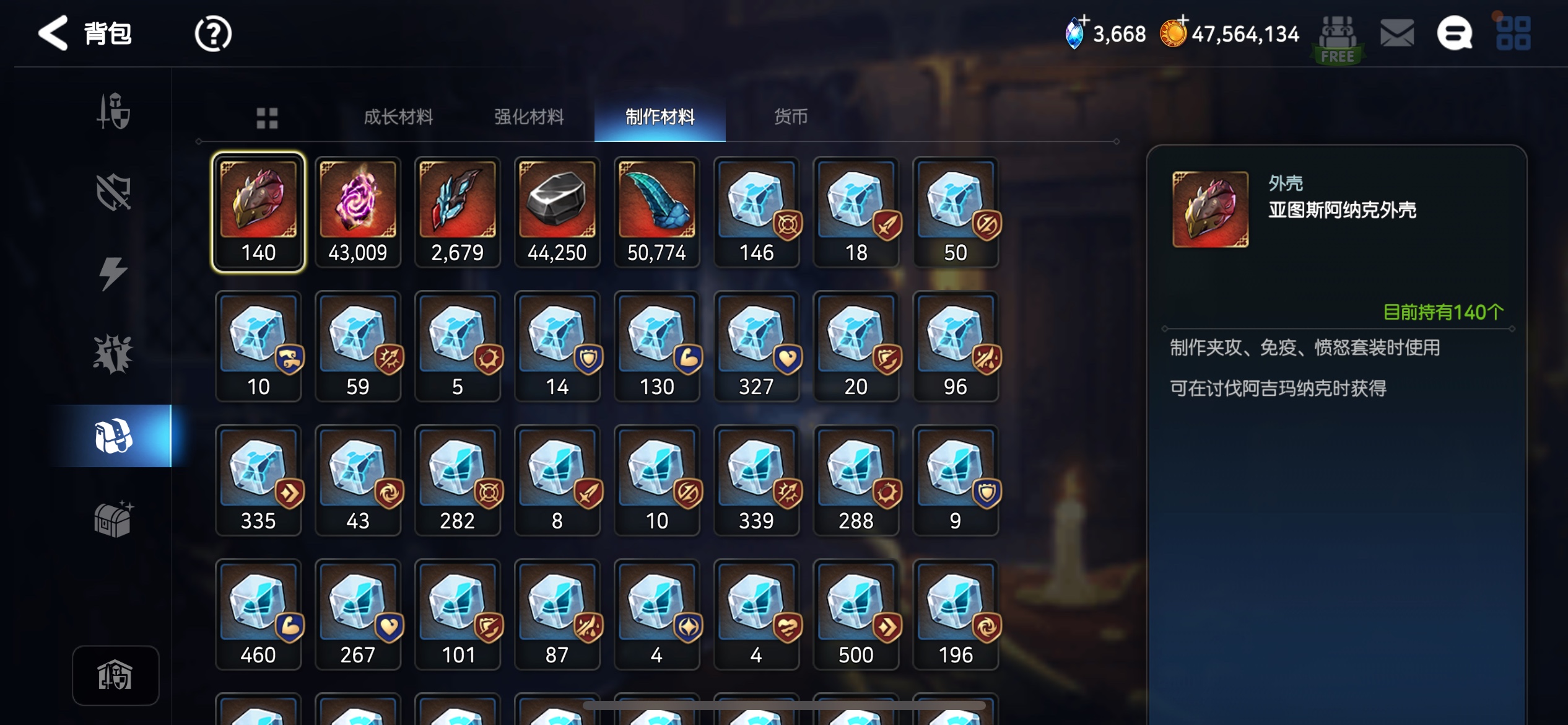Select the crystal cube stack of 327
The image size is (1568, 725).
pyautogui.click(x=756, y=346)
